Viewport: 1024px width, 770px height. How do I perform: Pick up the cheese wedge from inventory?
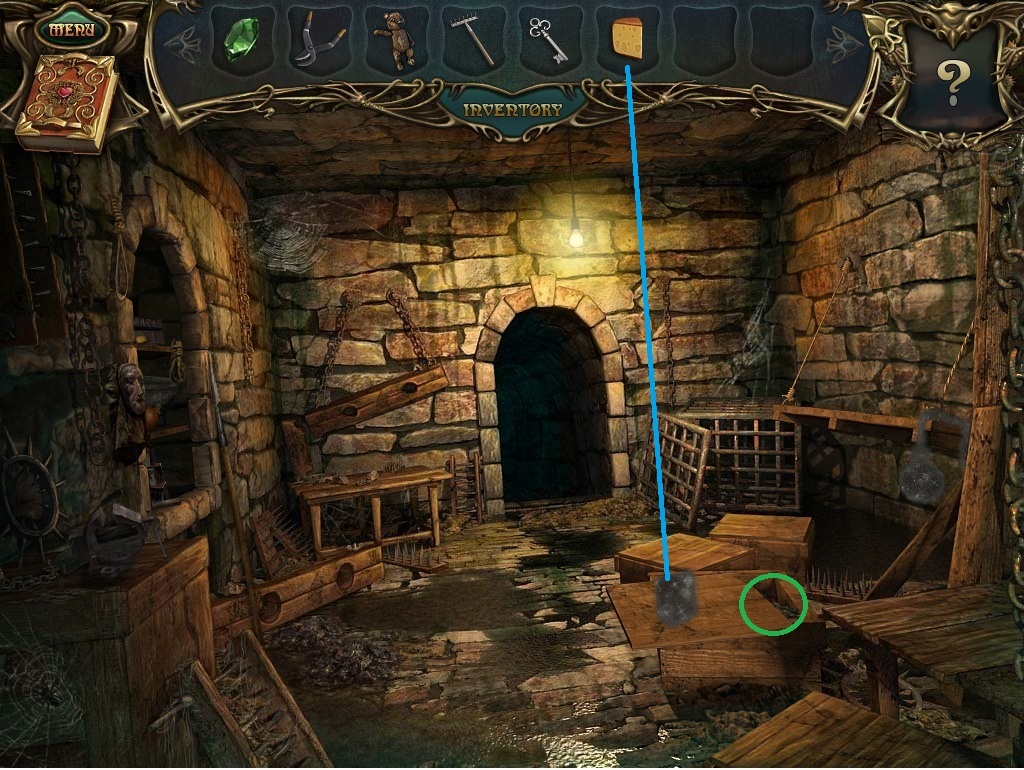click(627, 41)
